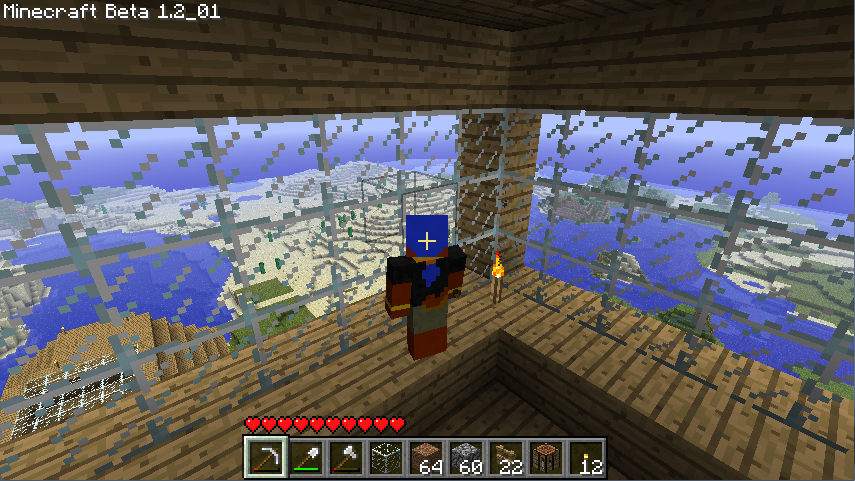The width and height of the screenshot is (855, 481).
Task: Choose the hotbar slot with count 22
Action: tap(505, 458)
